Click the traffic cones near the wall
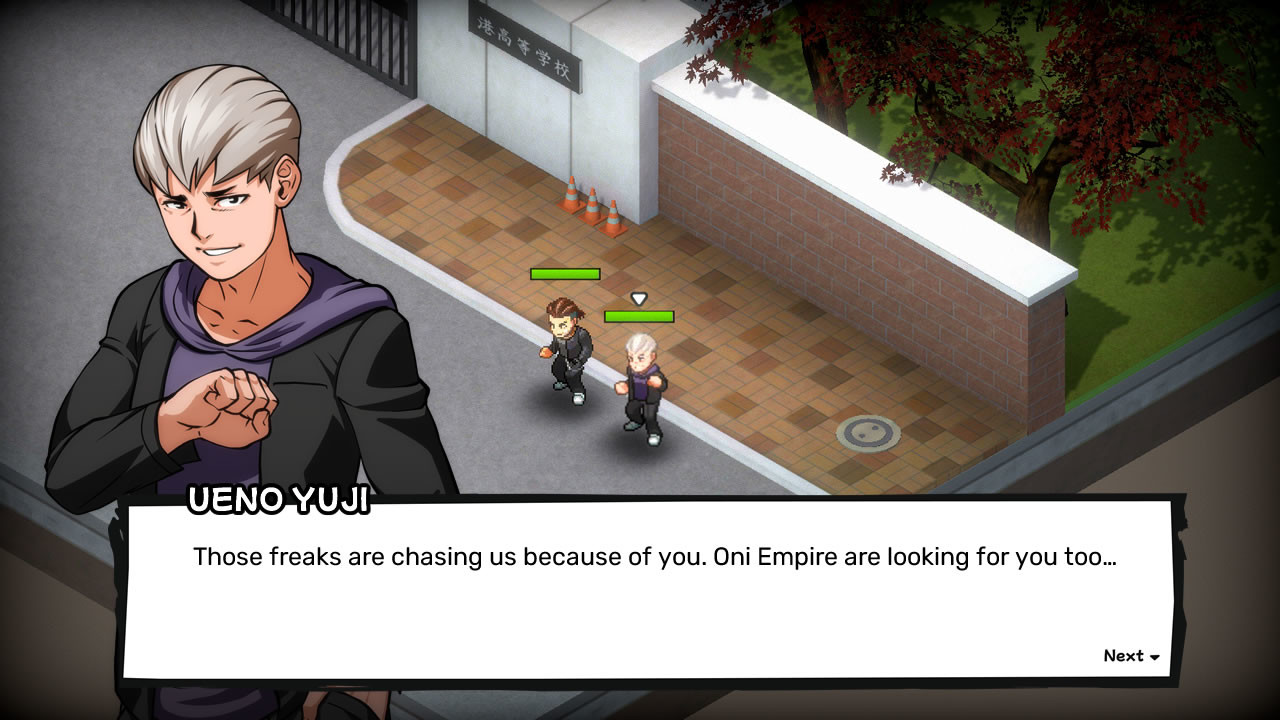The width and height of the screenshot is (1280, 720). click(x=592, y=207)
